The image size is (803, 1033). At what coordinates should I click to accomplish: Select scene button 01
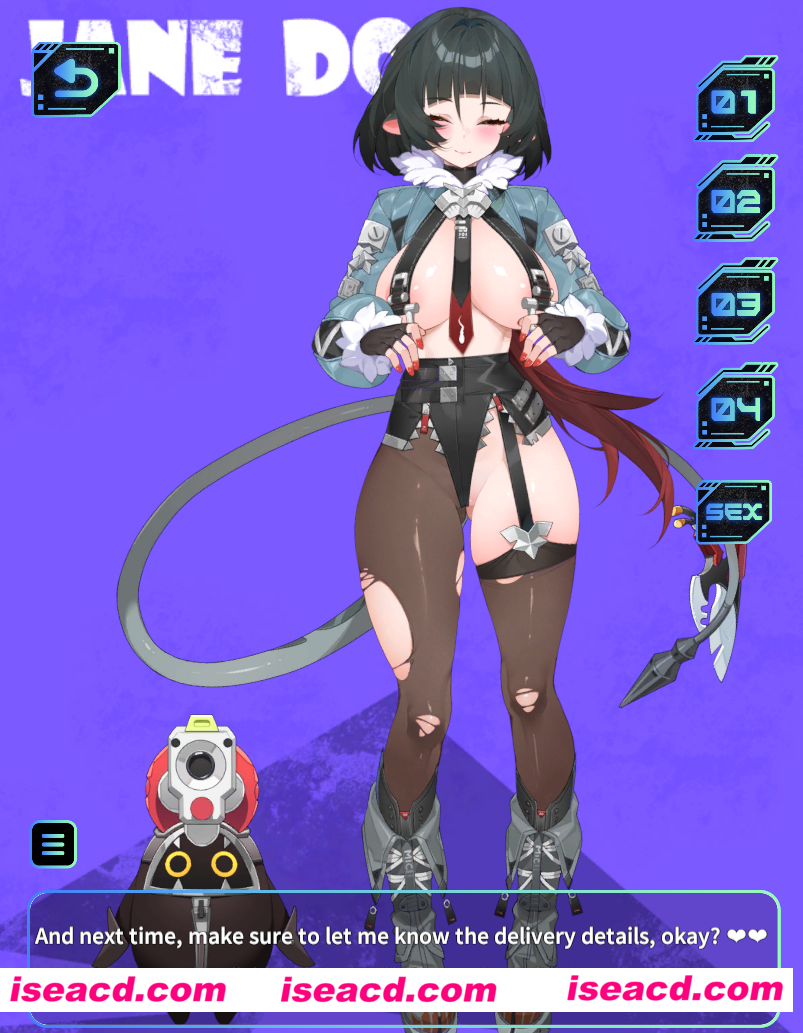[x=736, y=101]
